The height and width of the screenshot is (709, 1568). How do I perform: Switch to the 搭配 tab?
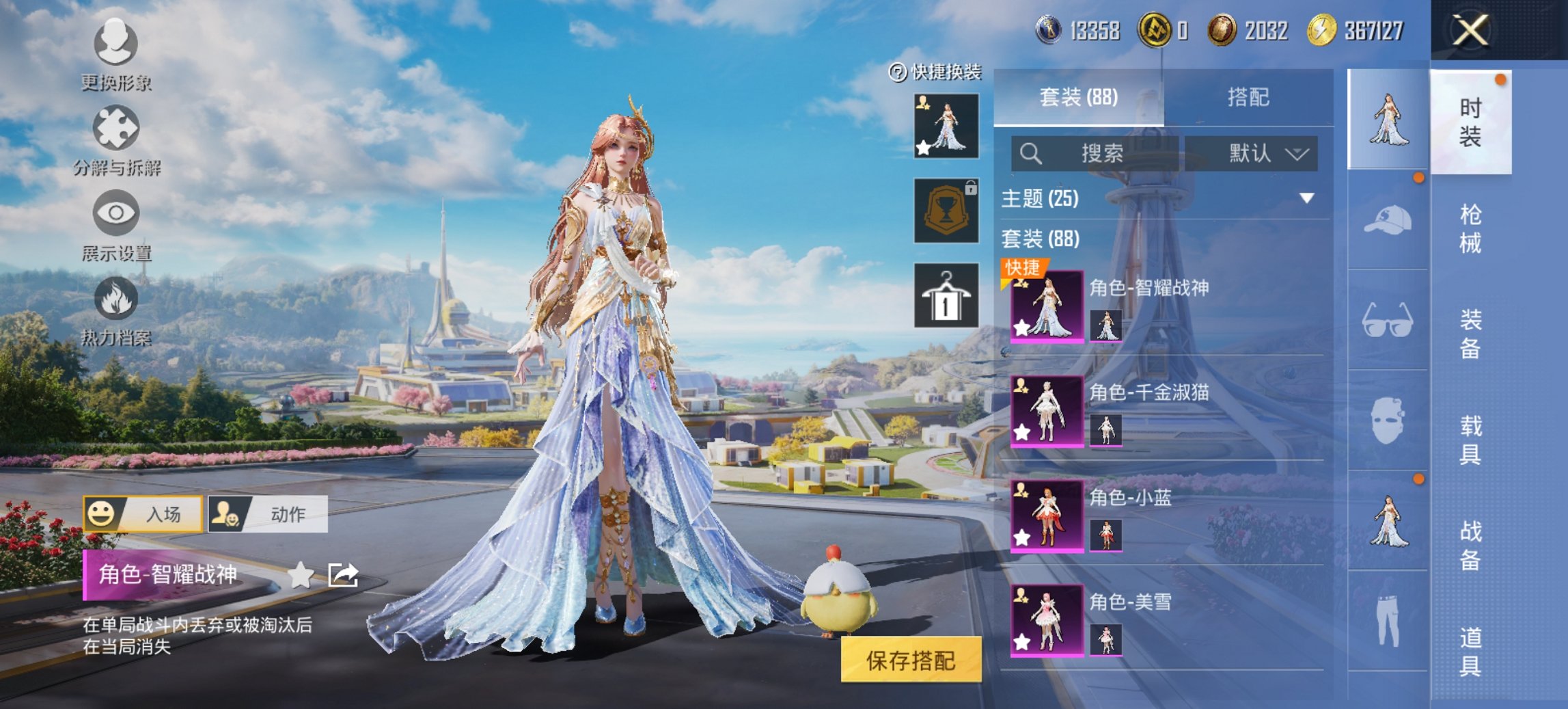1248,98
